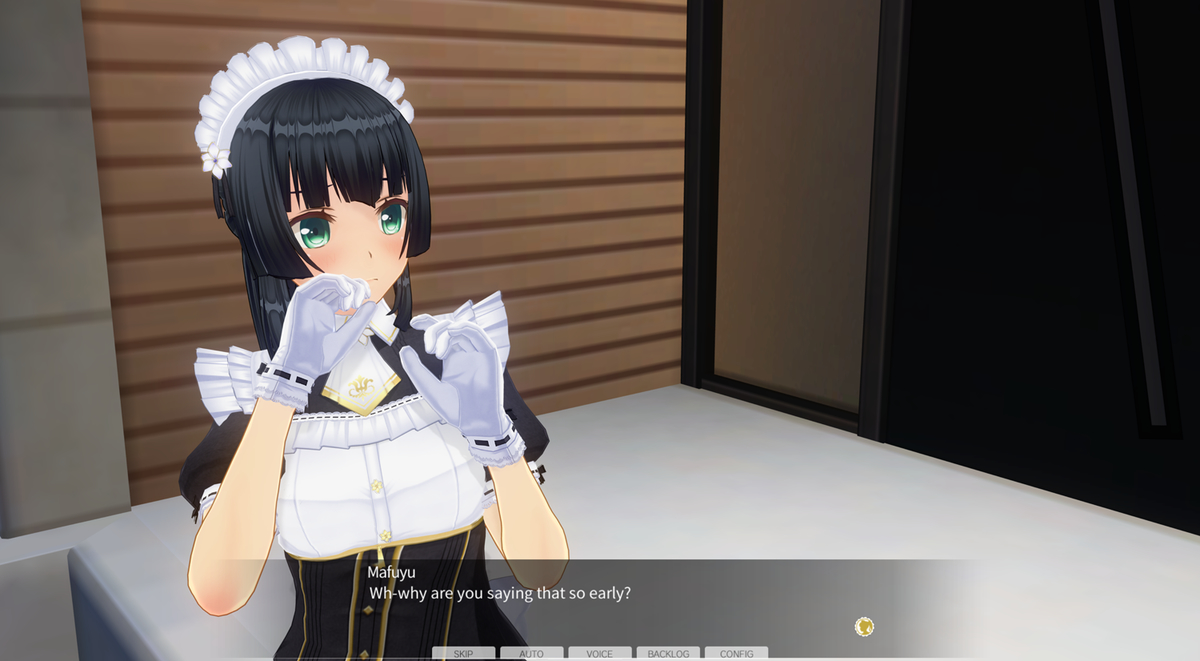Open the CONFIG settings
Viewport: 1200px width, 661px height.
(736, 654)
